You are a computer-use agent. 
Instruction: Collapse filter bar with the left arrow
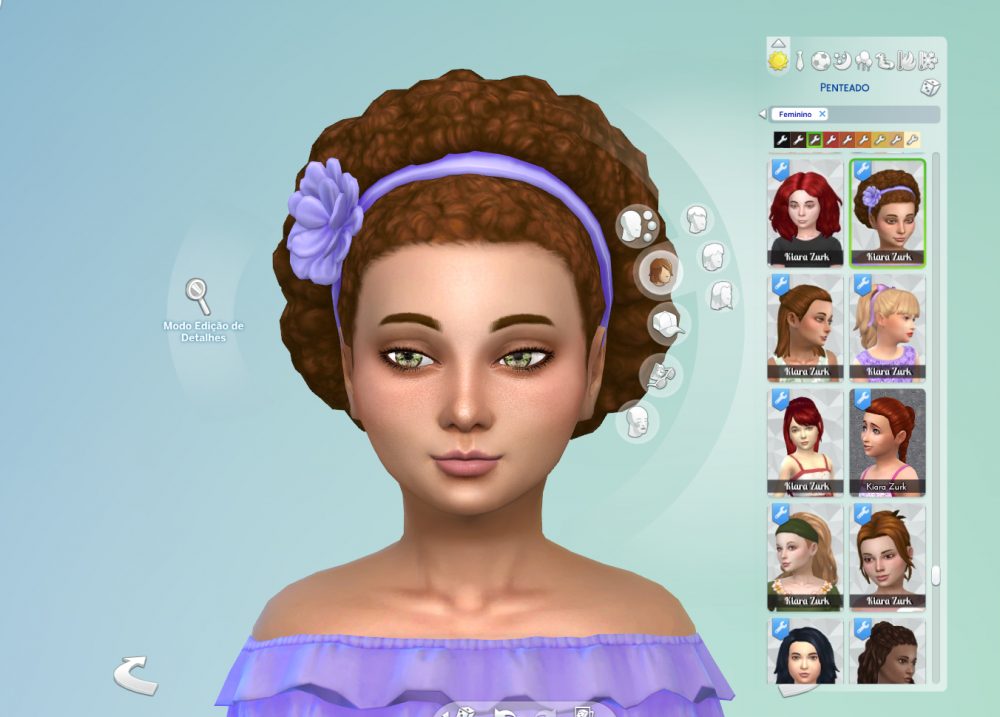click(762, 114)
